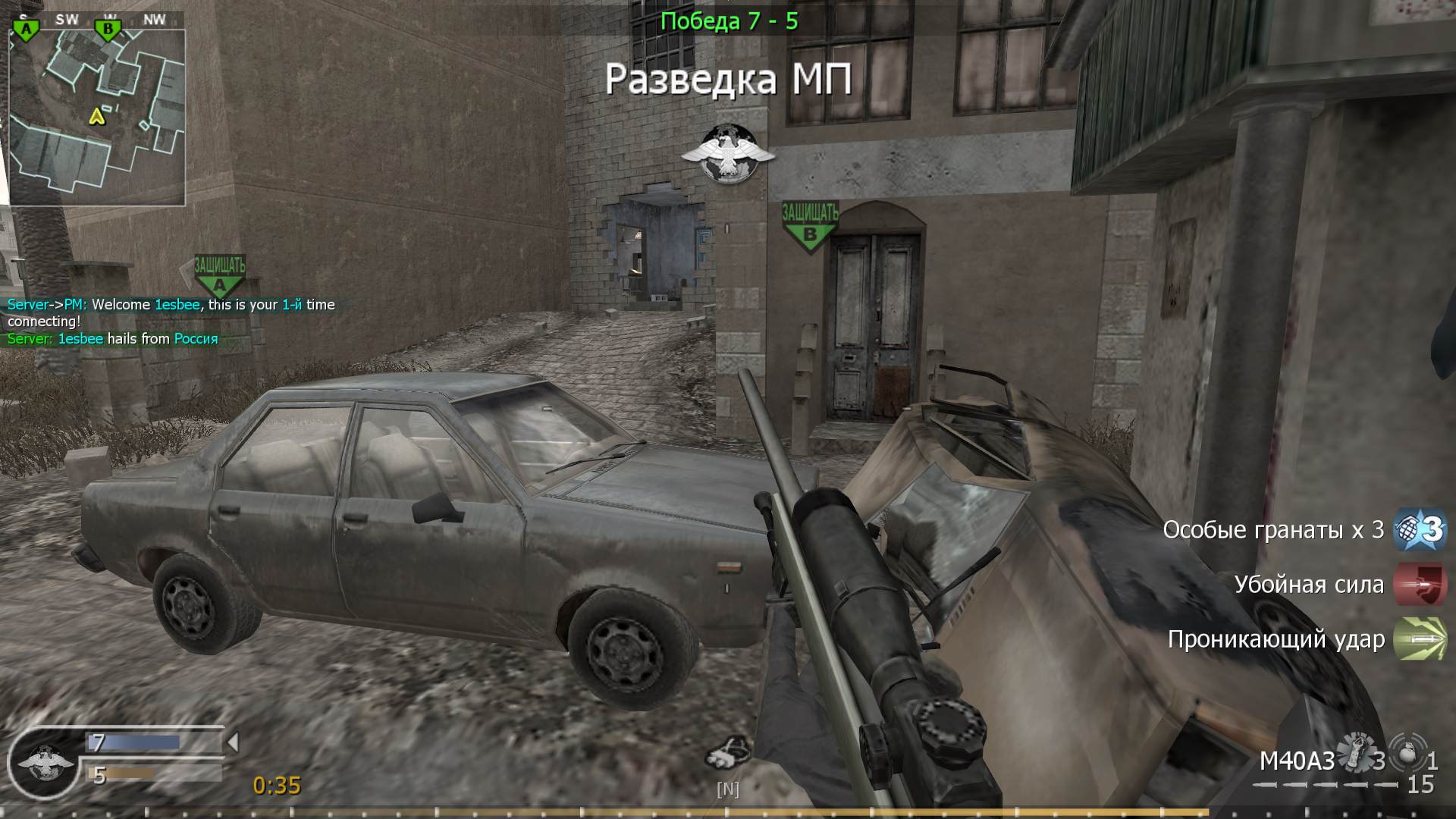
Task: Click the eagle faction emblem at top center
Action: (730, 153)
